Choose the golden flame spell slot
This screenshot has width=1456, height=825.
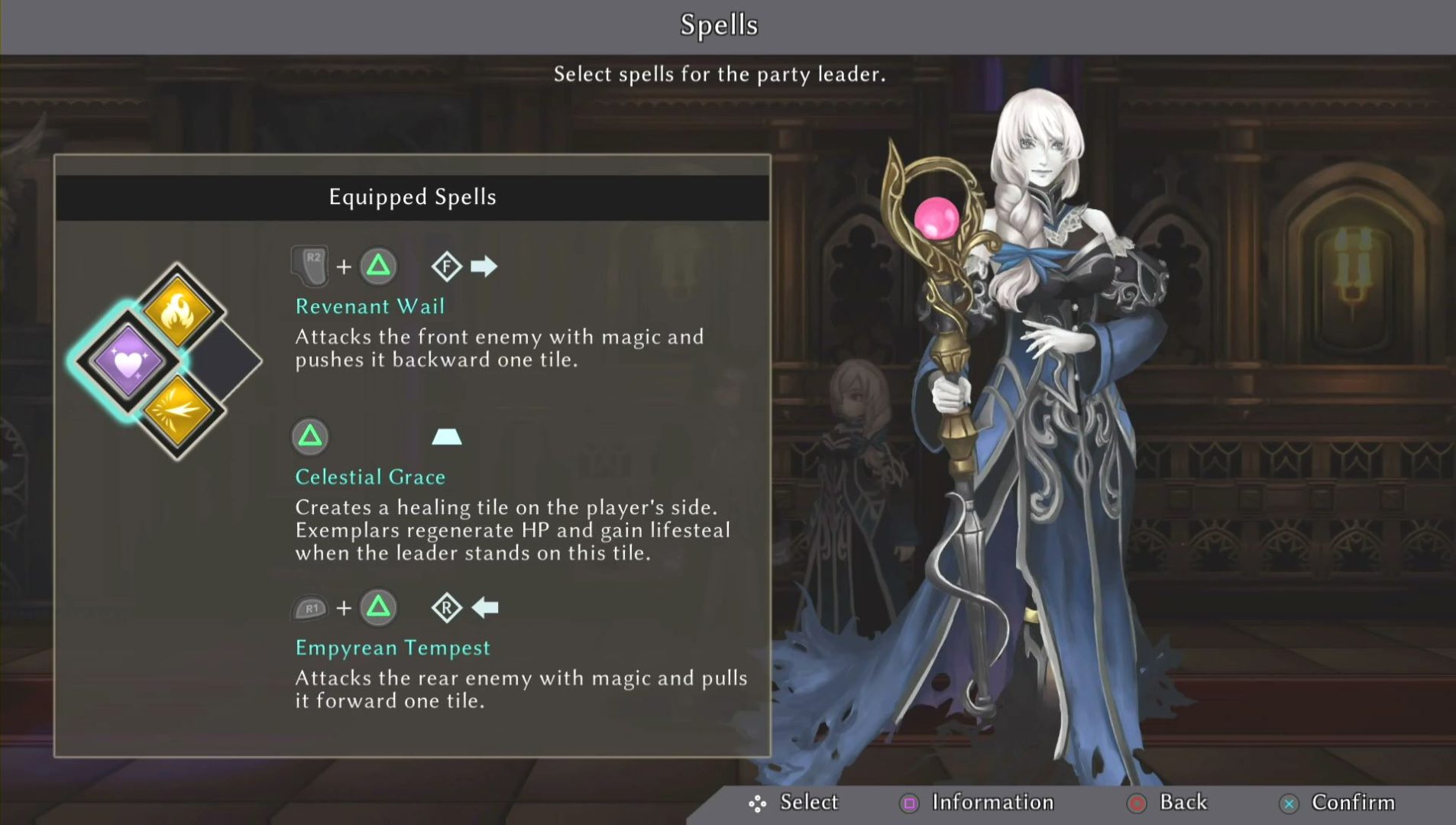tap(177, 311)
